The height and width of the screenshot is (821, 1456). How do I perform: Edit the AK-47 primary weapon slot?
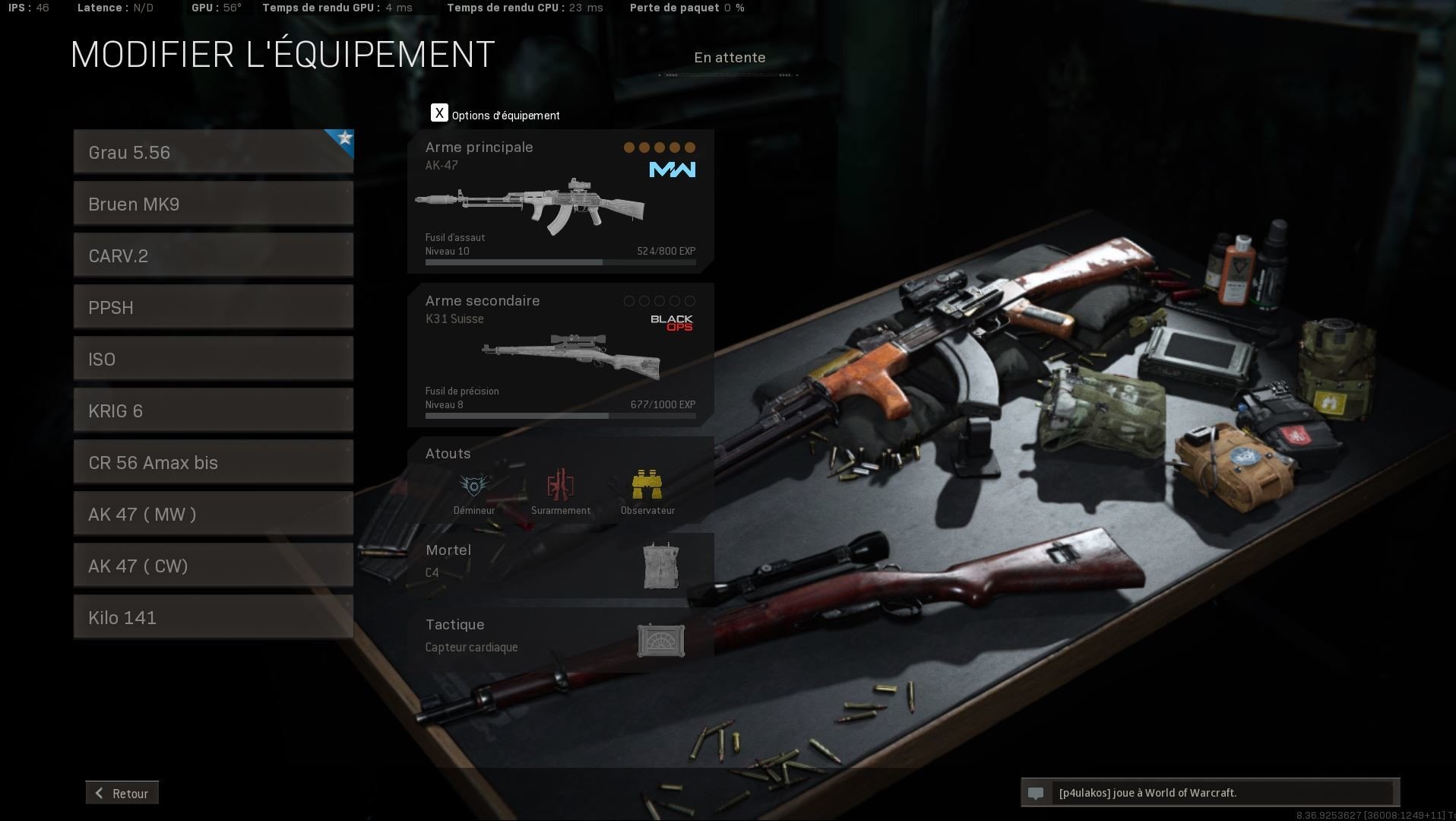(560, 202)
